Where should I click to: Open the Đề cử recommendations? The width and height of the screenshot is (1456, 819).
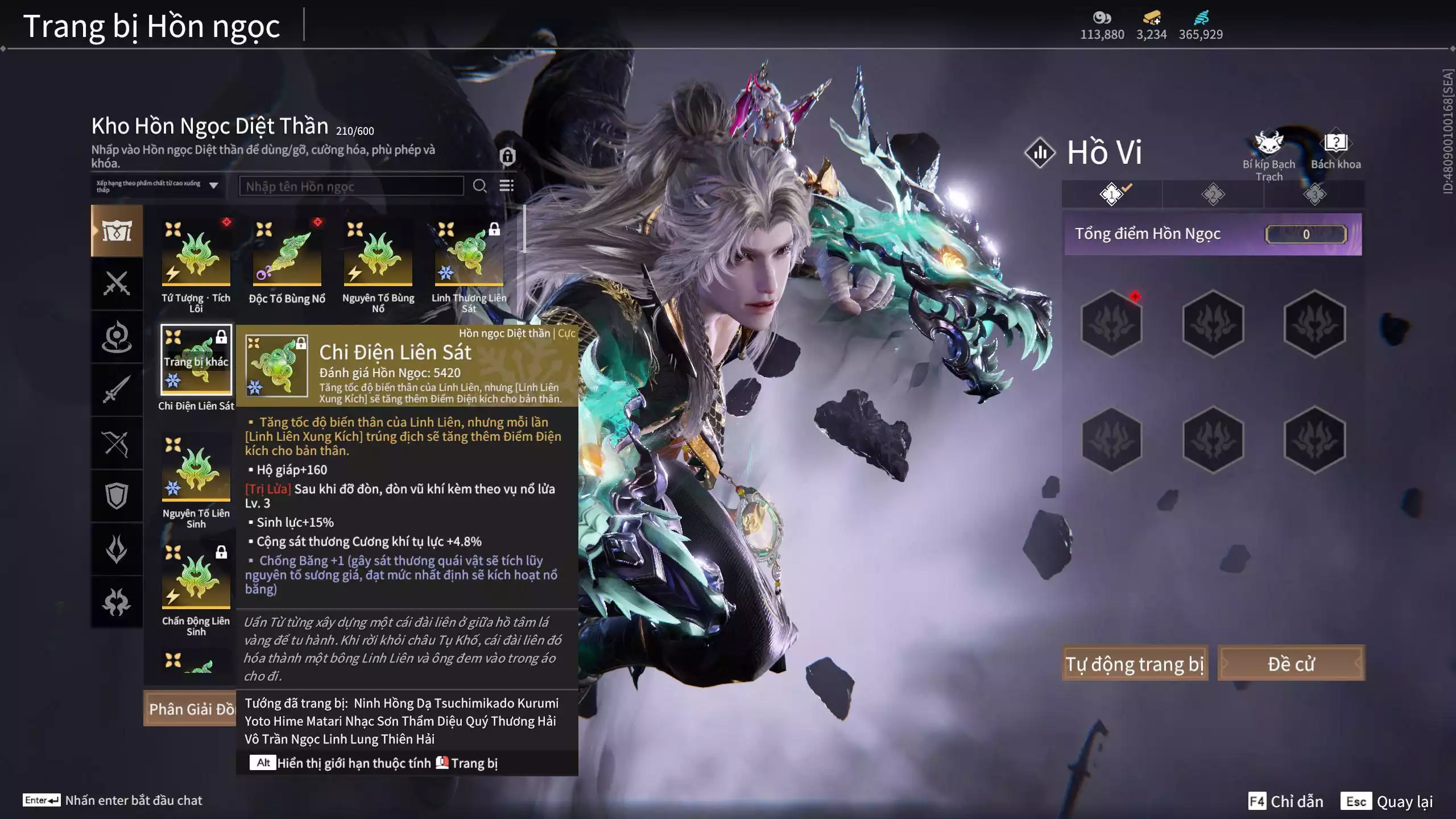click(1291, 663)
